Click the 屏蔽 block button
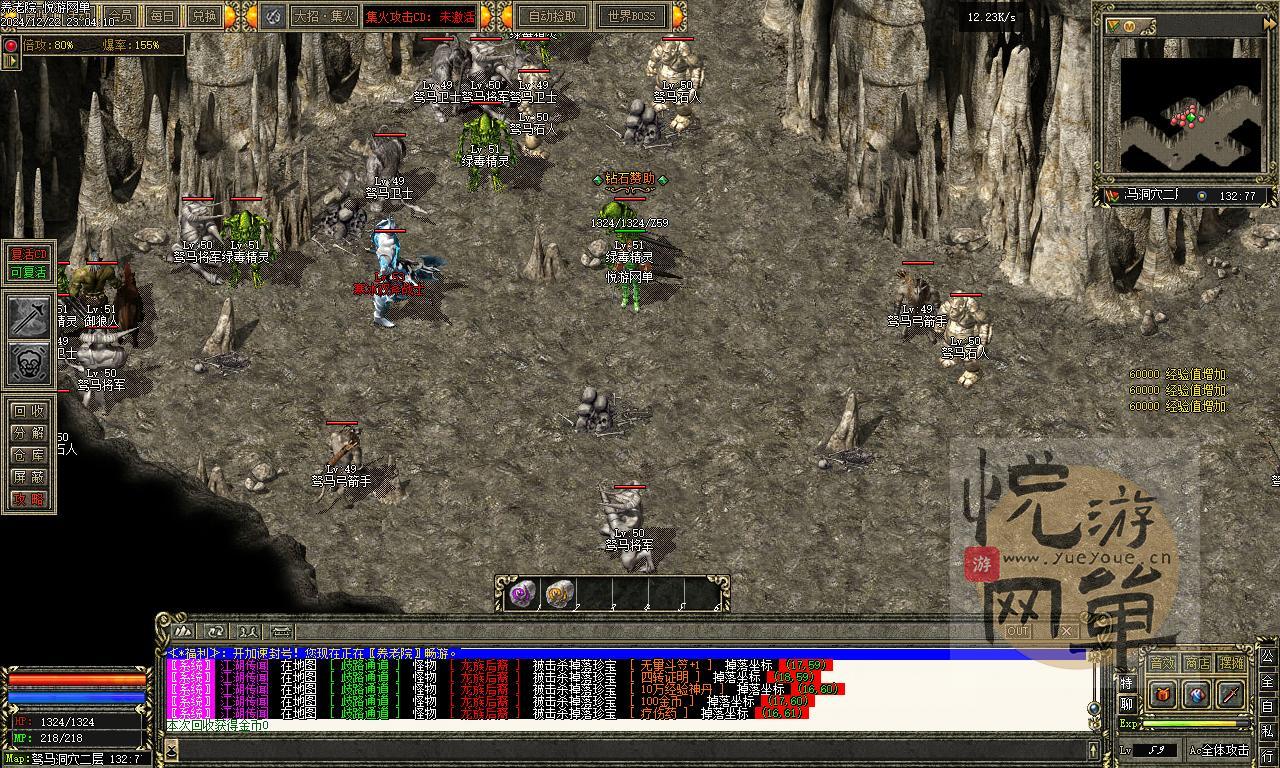 (x=29, y=477)
